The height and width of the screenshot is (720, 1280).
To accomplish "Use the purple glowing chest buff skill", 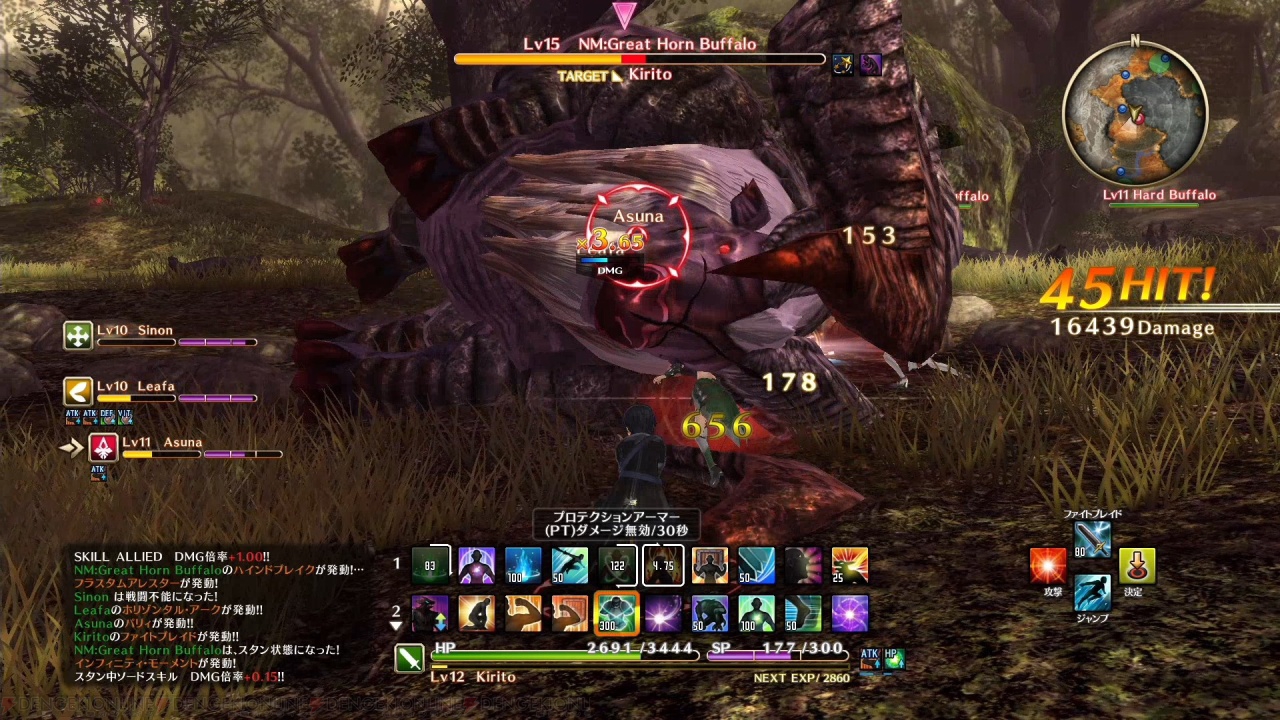I will point(477,565).
